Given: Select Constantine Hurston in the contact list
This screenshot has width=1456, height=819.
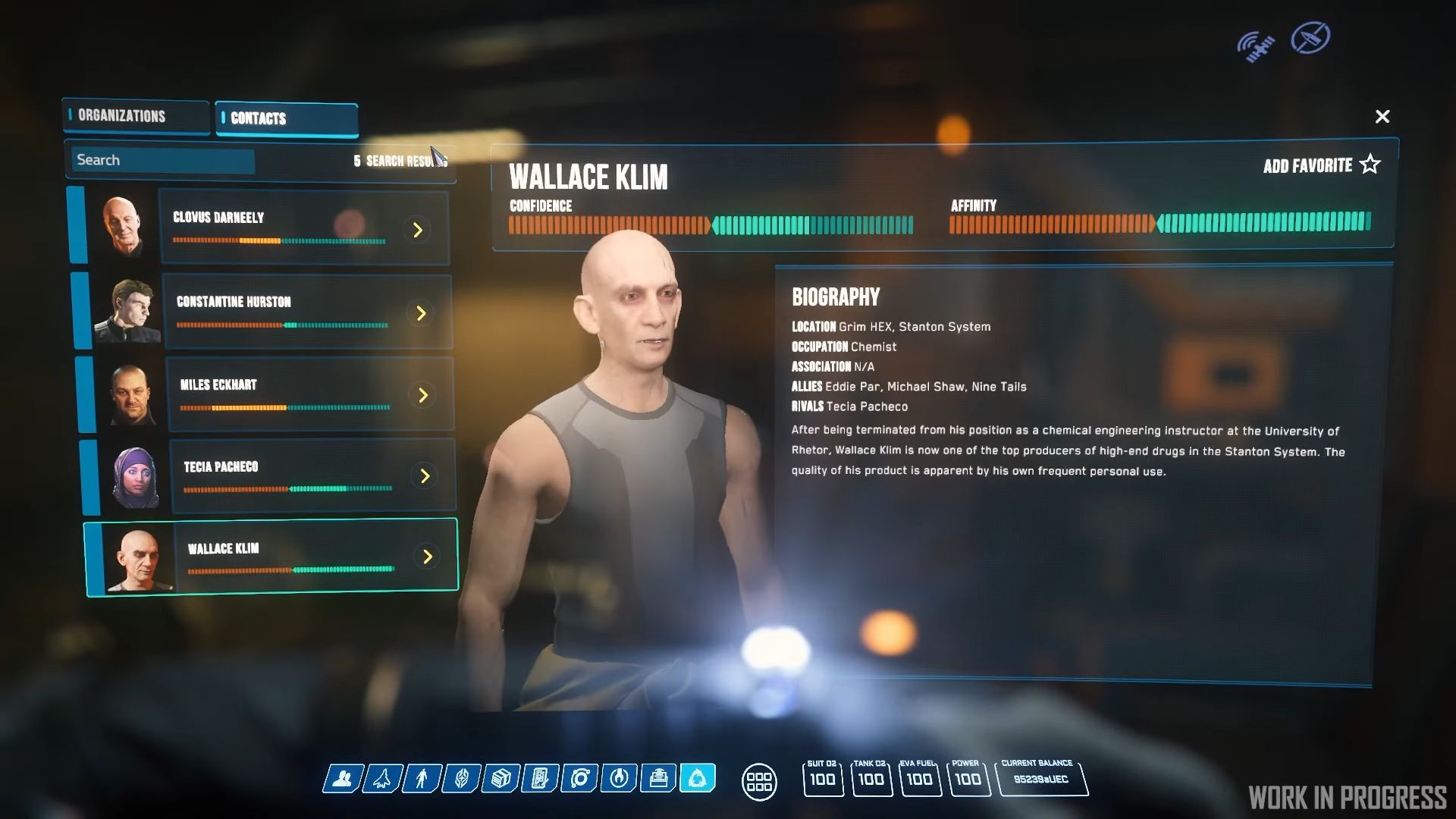Looking at the screenshot, I should click(306, 312).
